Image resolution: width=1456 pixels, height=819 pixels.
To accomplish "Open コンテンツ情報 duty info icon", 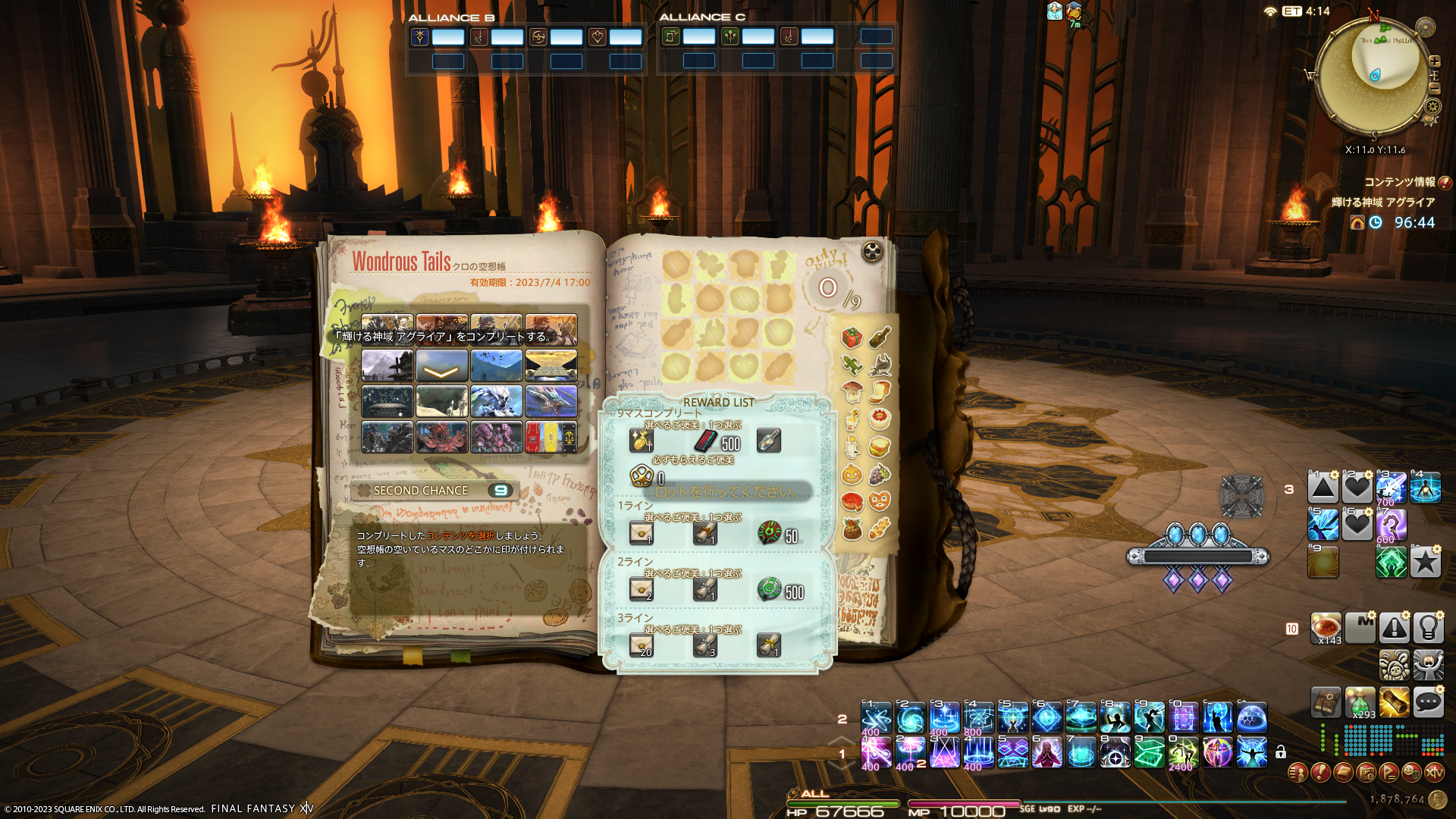I will (1445, 182).
